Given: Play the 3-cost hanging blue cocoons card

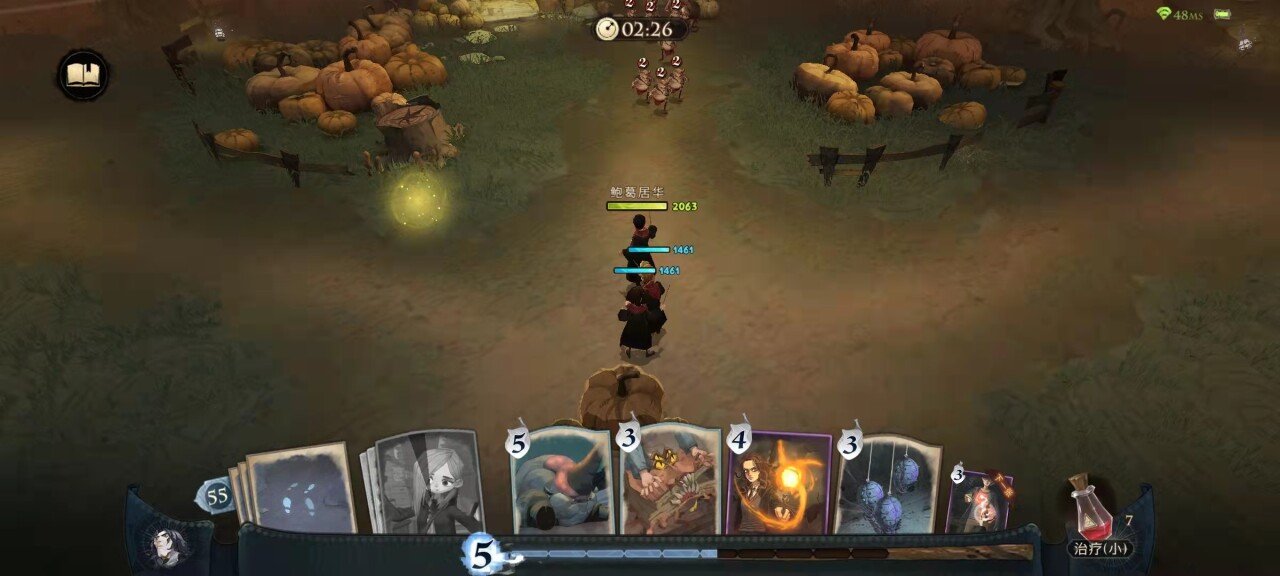Looking at the screenshot, I should tap(887, 484).
